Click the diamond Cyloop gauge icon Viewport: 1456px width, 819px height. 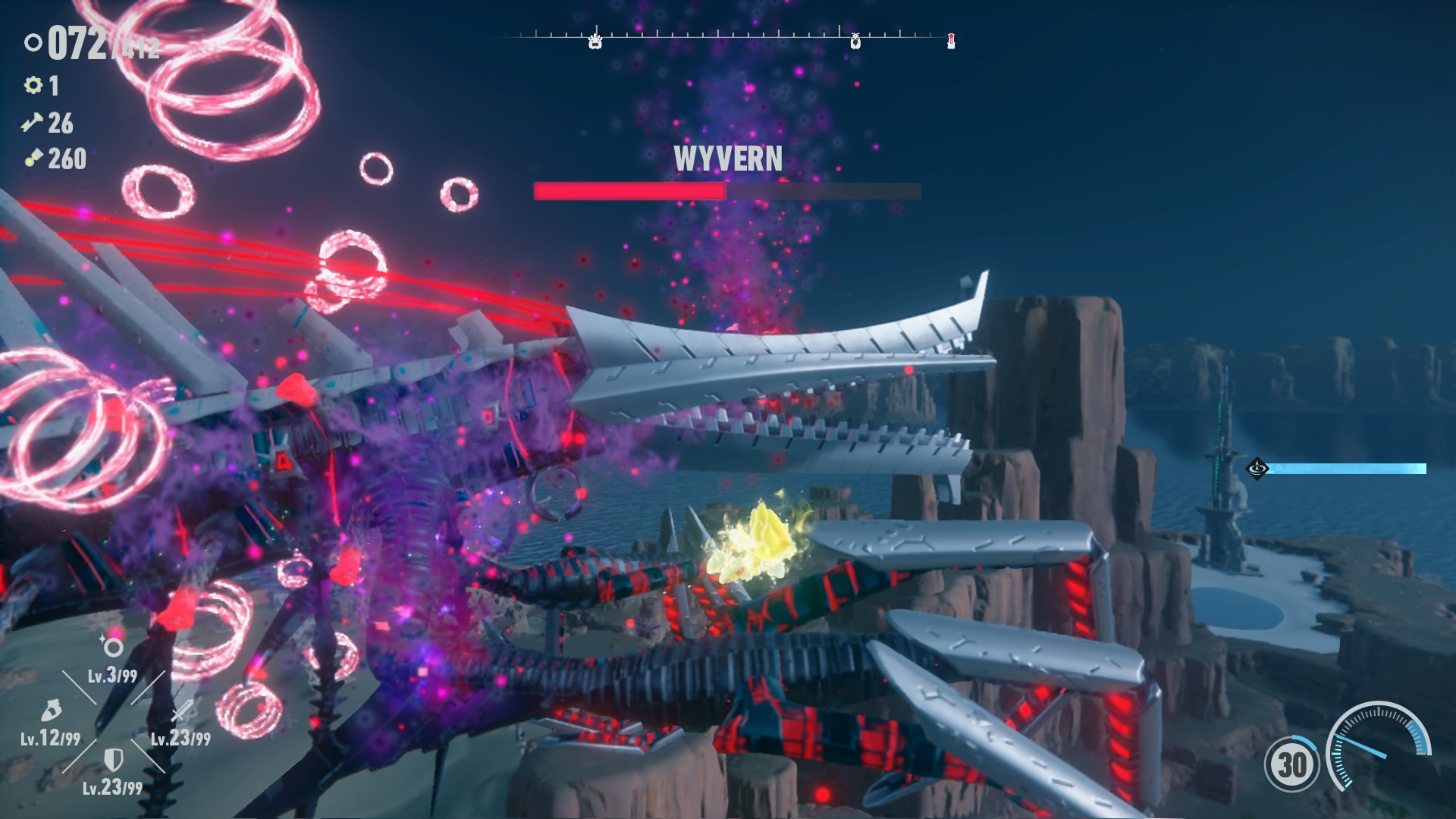1257,468
